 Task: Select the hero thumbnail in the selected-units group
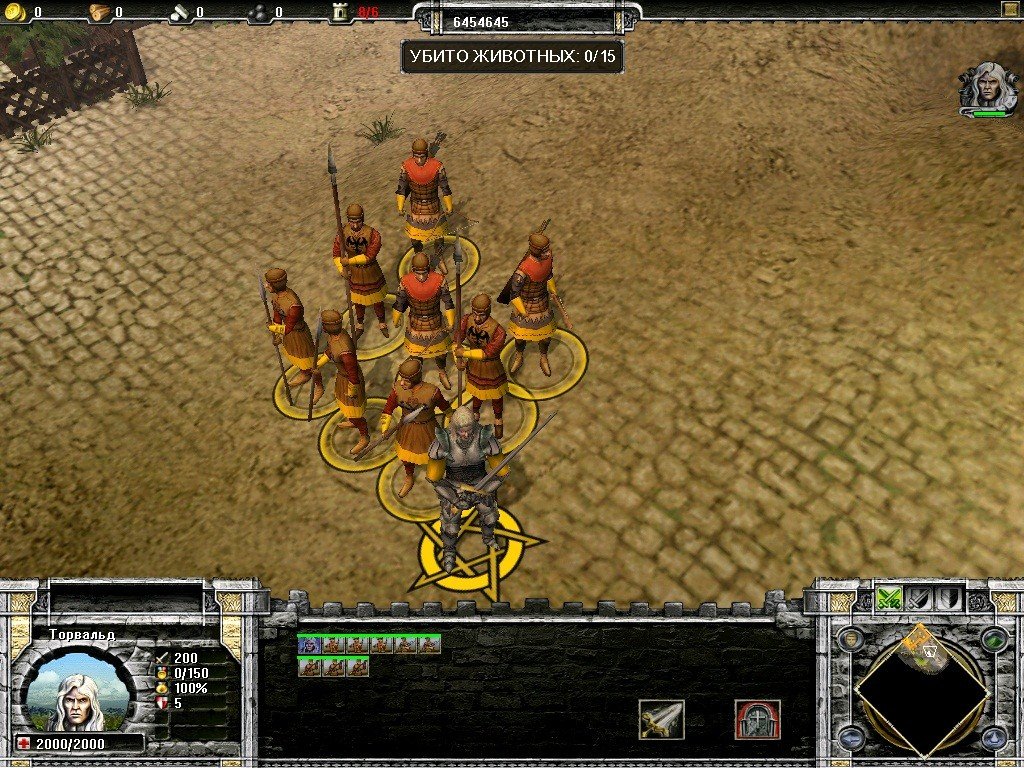coord(308,645)
